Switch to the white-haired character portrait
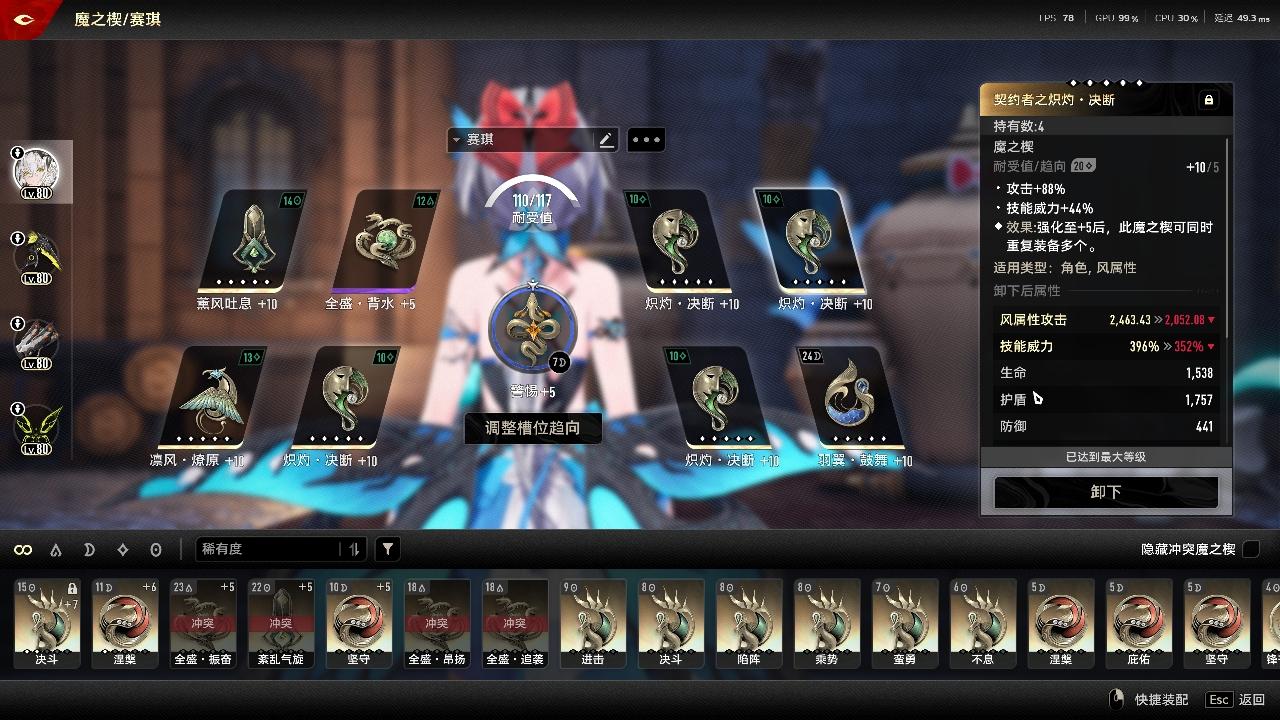The height and width of the screenshot is (720, 1280). click(x=37, y=171)
